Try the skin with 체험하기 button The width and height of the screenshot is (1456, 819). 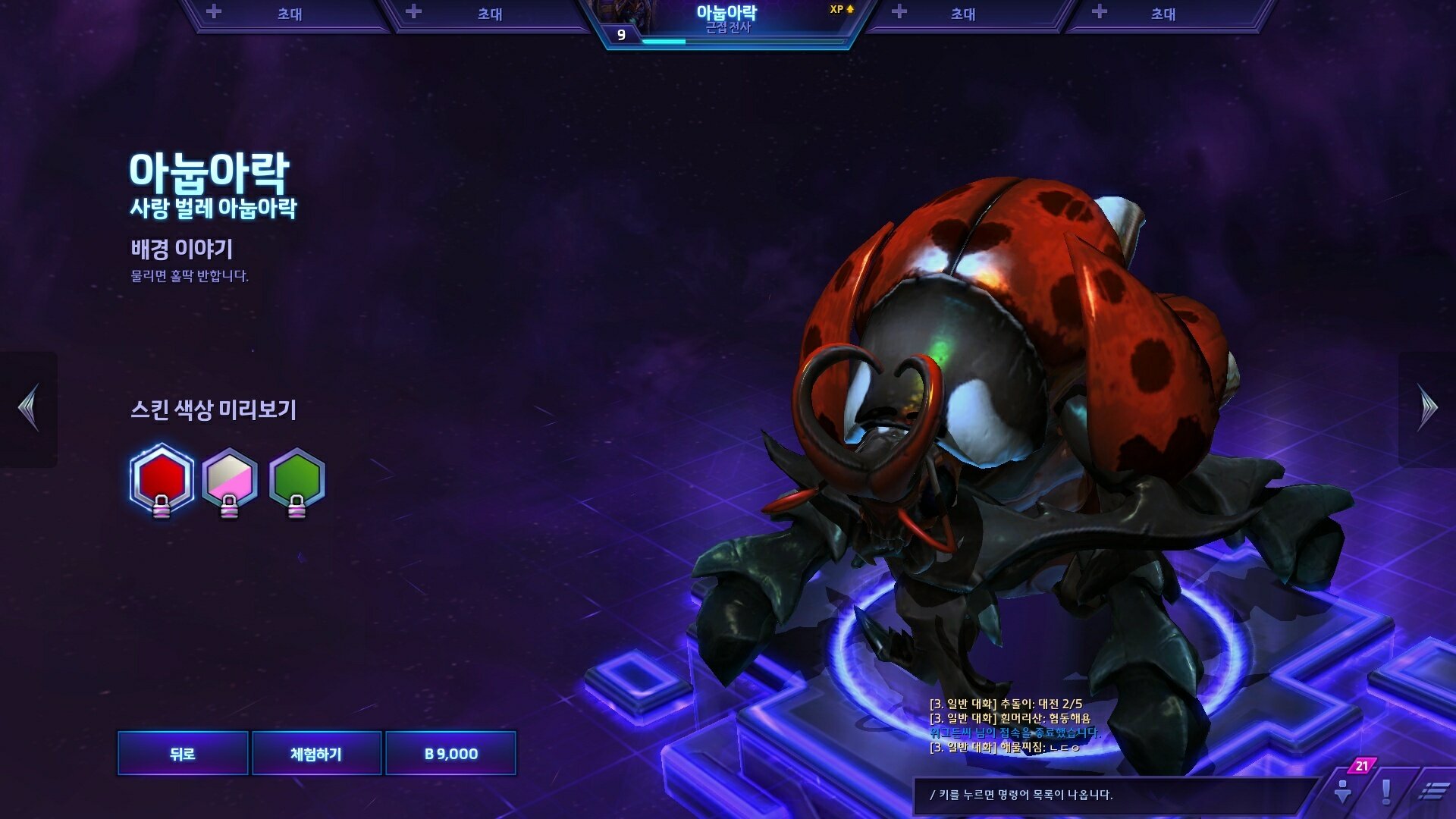pos(316,753)
